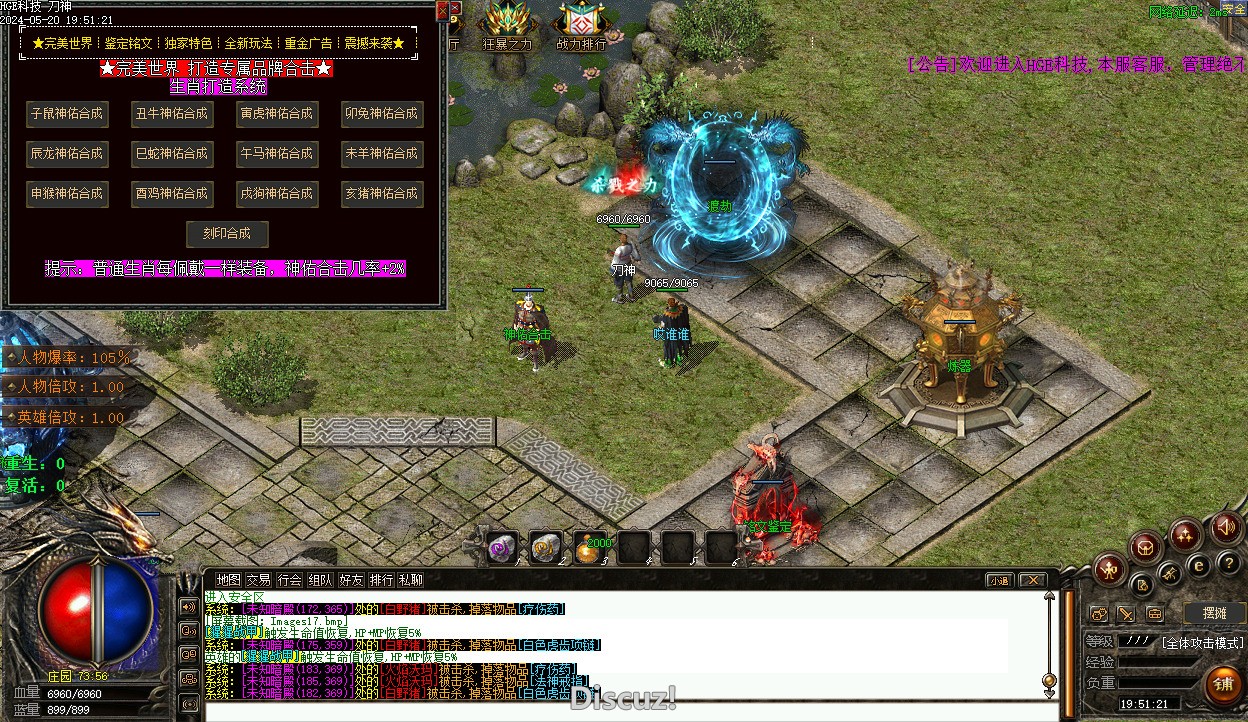Screen dimensions: 1248x722
Task: Switch to the 好友 friends tab
Action: [x=351, y=580]
